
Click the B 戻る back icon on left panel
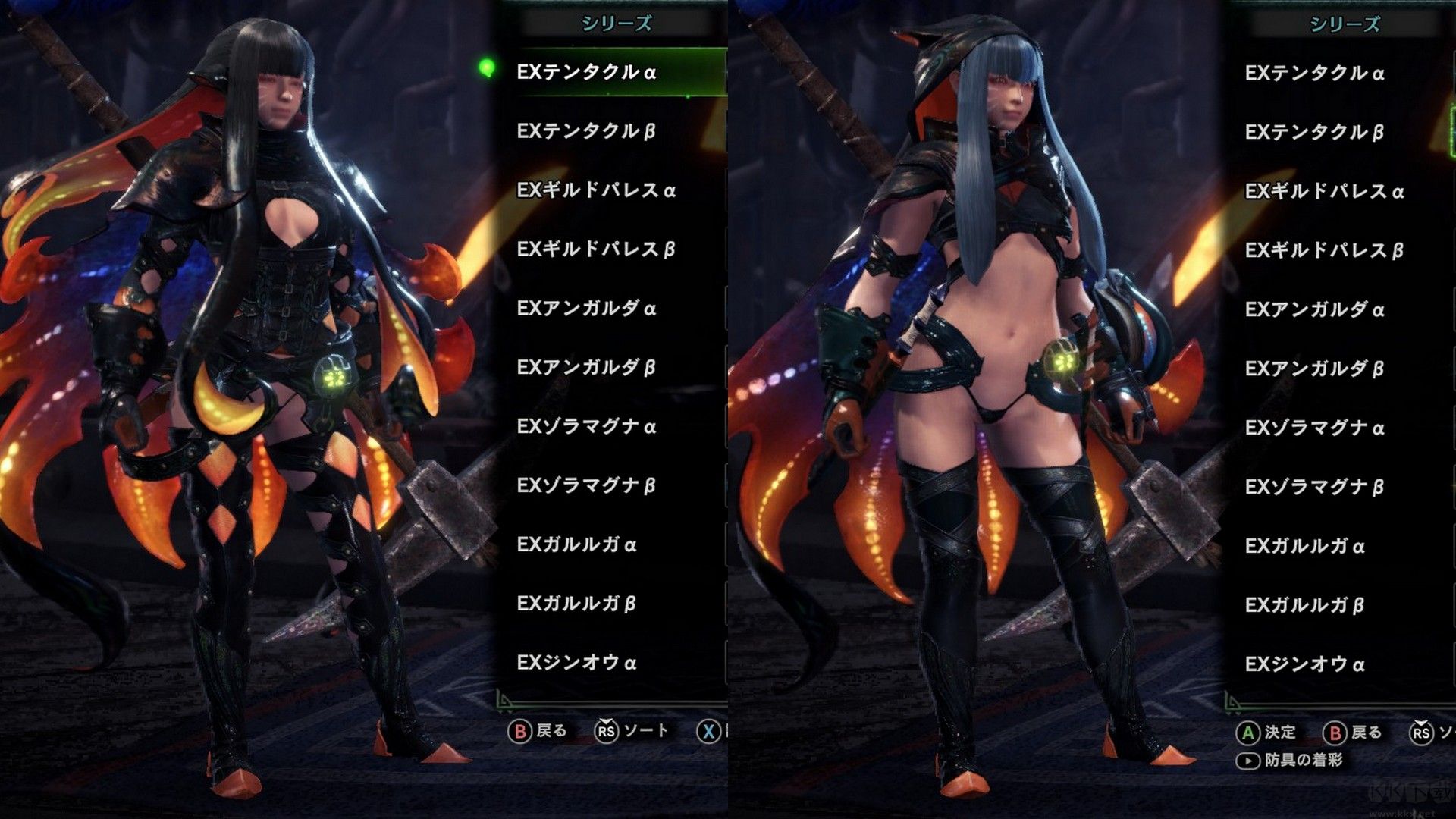(x=520, y=730)
